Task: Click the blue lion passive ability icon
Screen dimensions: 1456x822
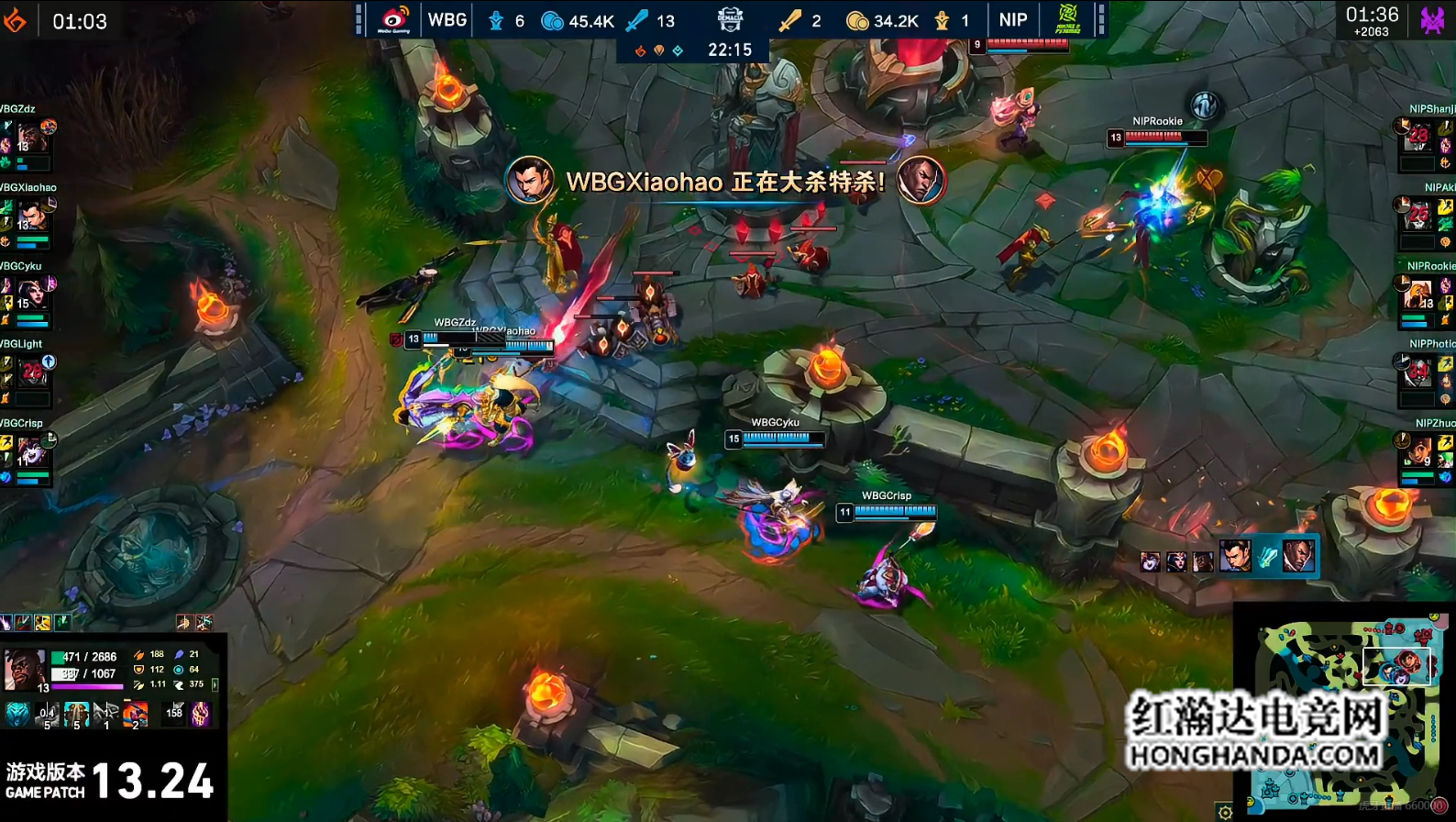Action: [17, 713]
